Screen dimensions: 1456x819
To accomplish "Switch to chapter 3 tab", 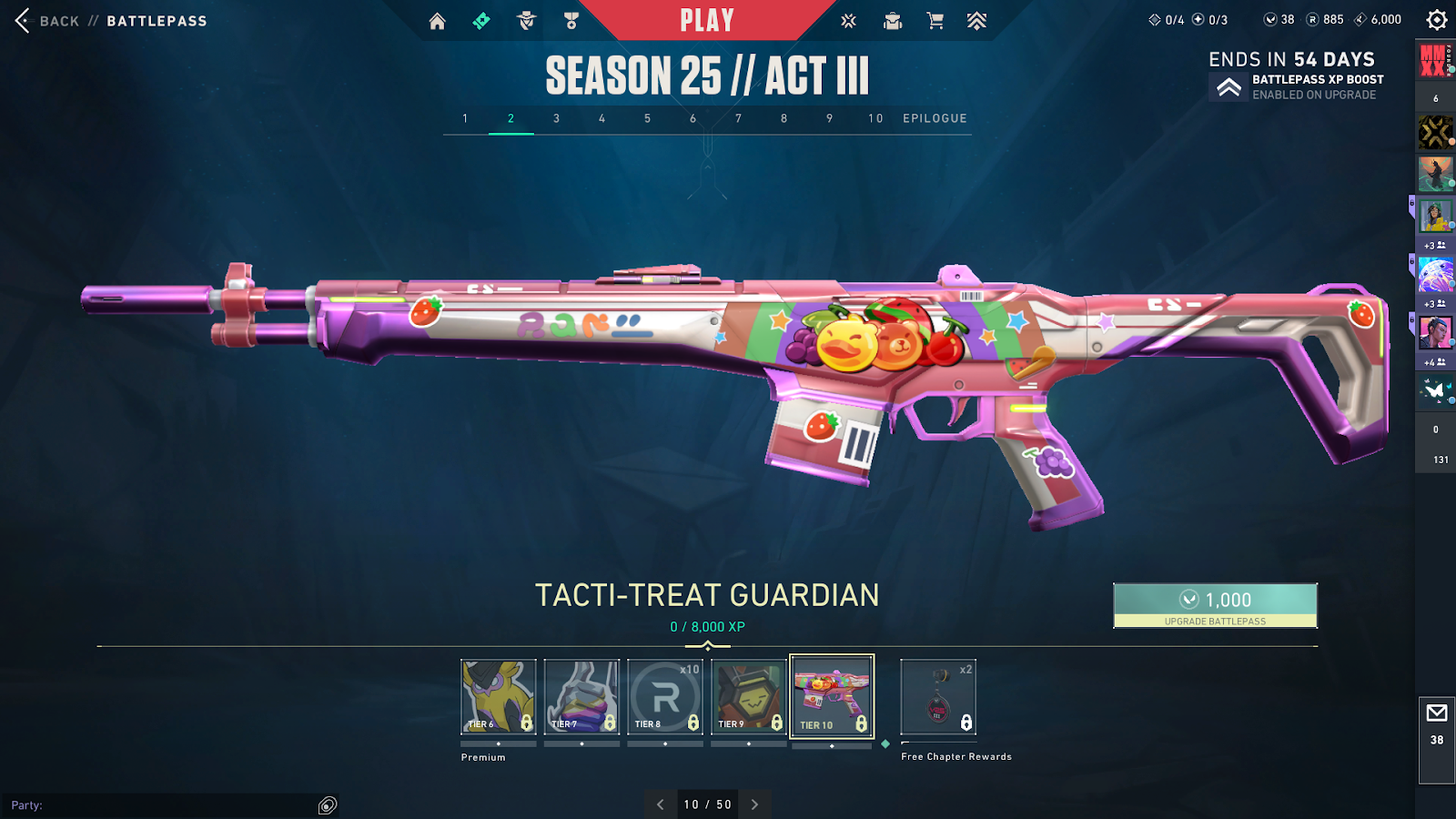I will 556,118.
